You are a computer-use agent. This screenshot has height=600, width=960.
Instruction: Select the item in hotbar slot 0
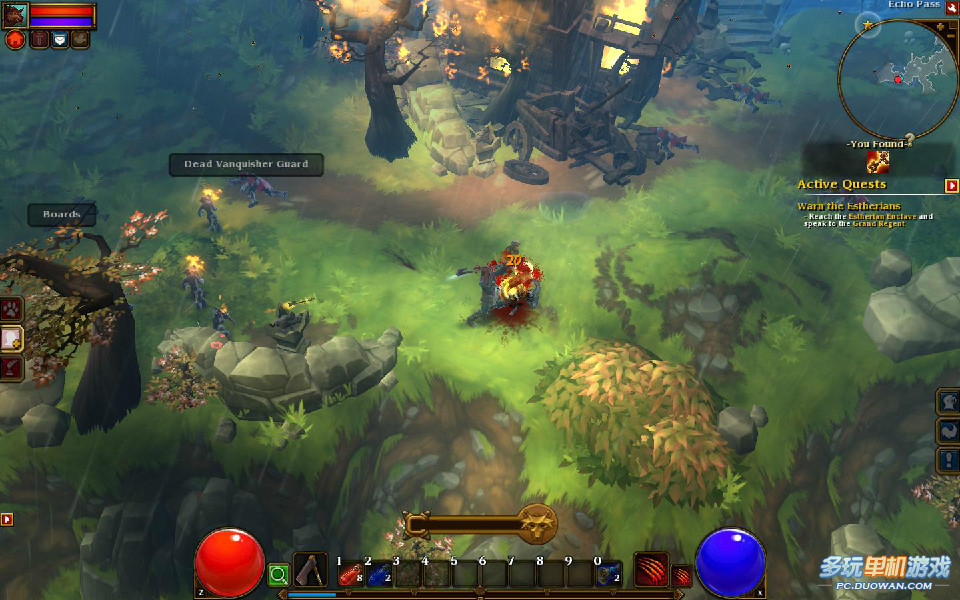608,574
